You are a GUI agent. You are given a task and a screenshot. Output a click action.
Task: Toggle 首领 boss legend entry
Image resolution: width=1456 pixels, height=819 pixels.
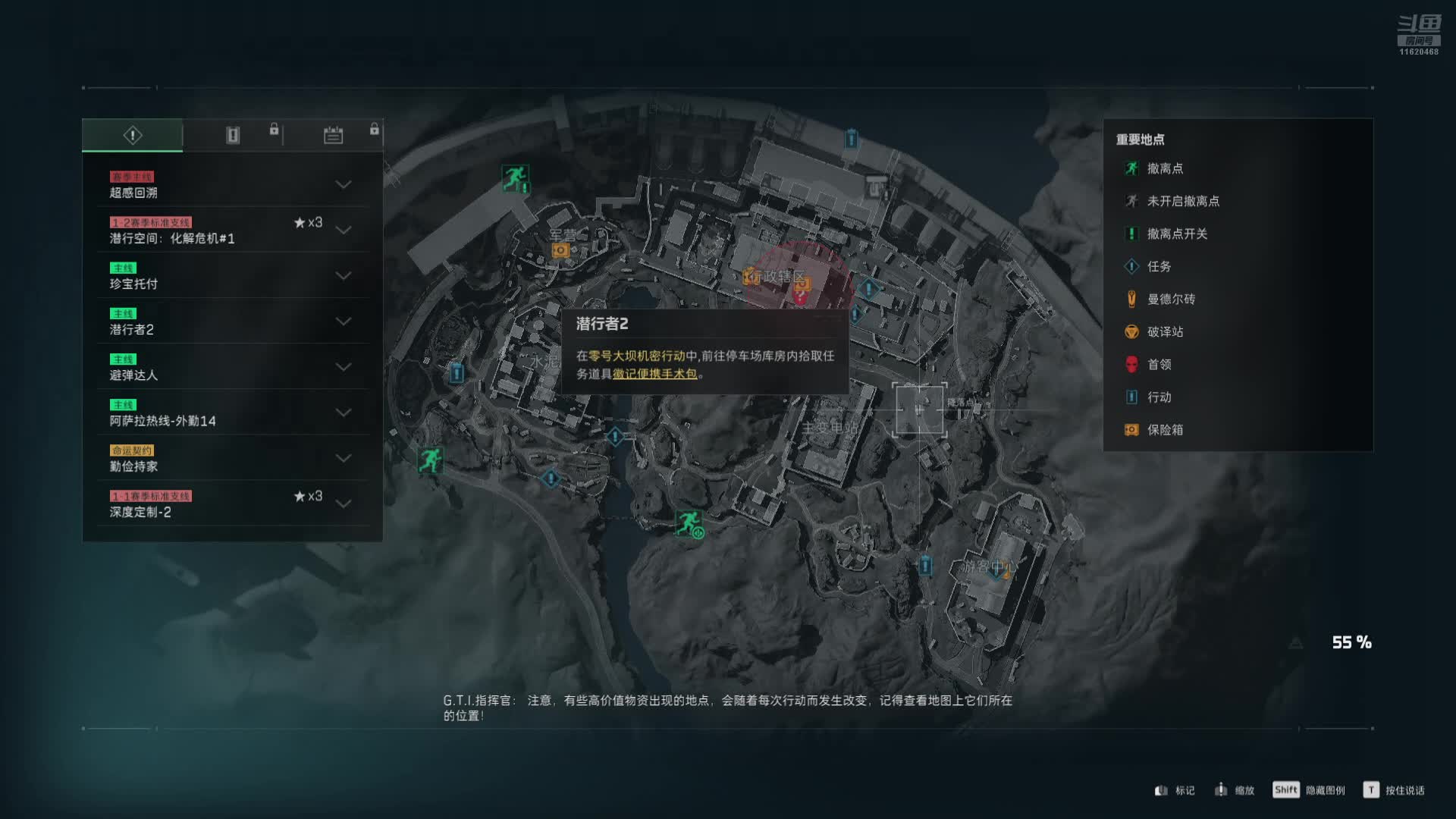pyautogui.click(x=1158, y=364)
